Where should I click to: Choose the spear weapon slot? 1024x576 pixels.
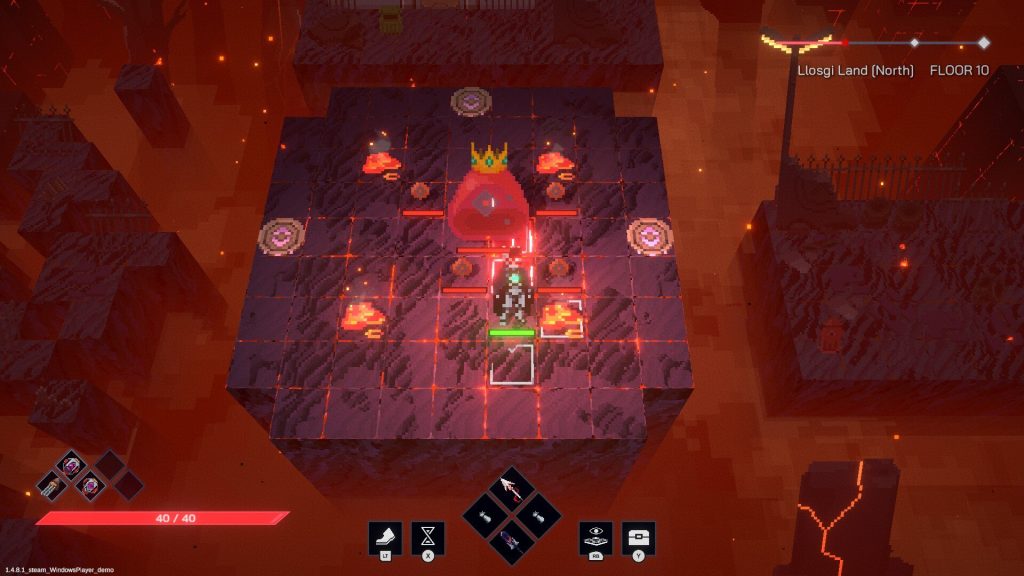click(511, 489)
